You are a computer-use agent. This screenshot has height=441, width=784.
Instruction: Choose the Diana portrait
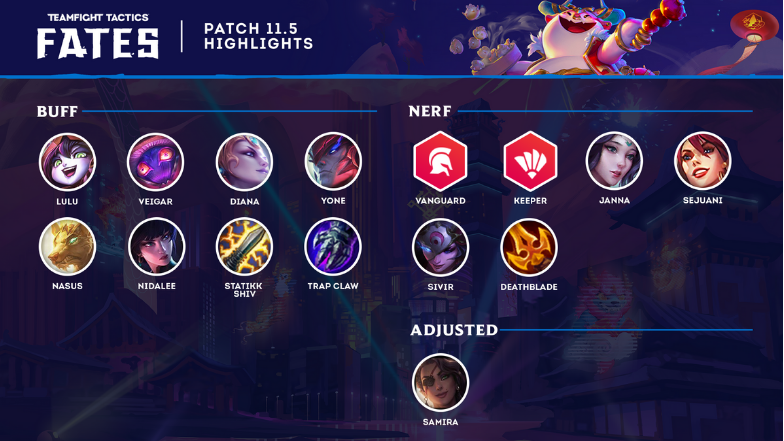[244, 162]
